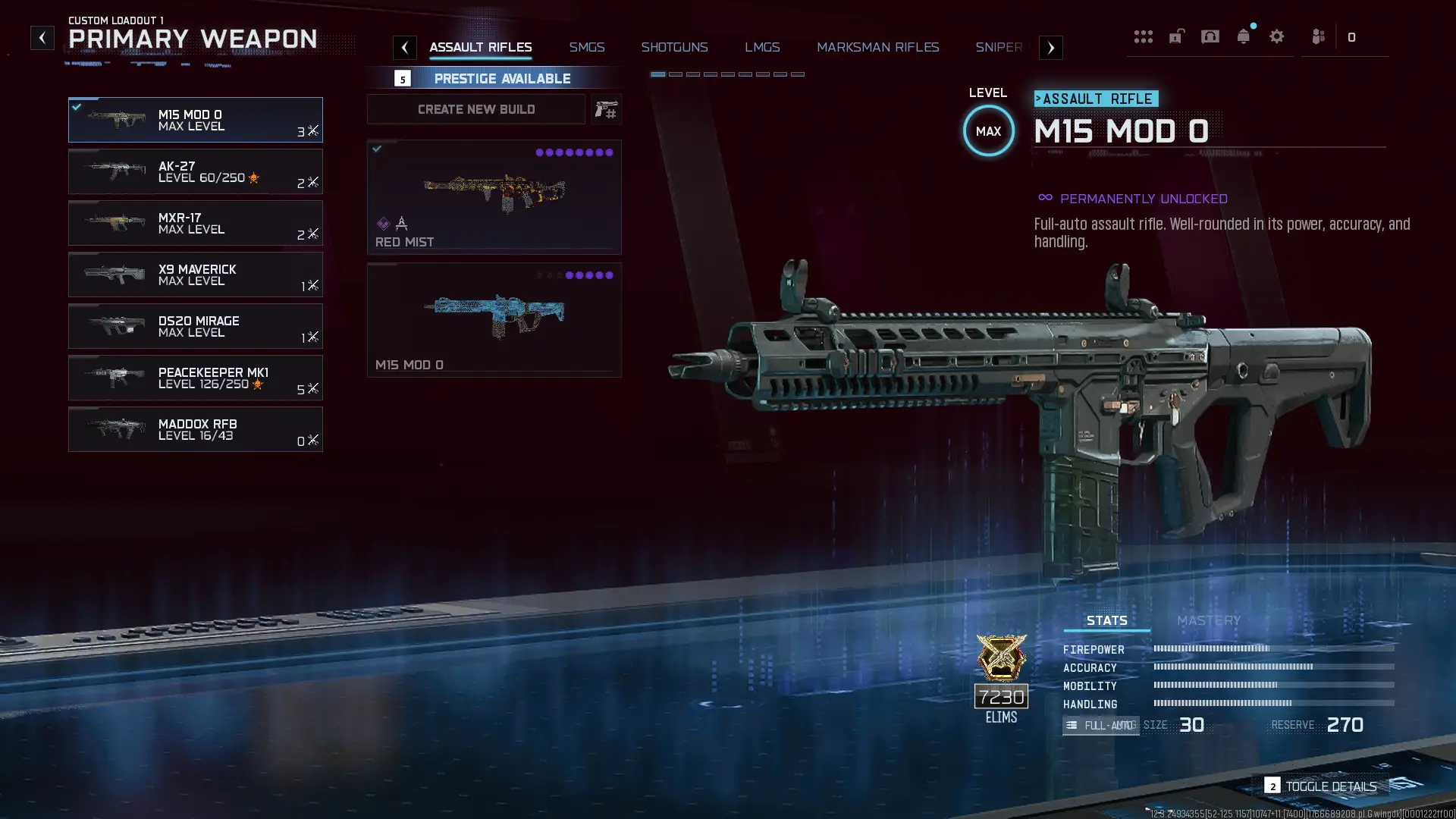Open the social friends panel
Screen dimensions: 1456x819
click(x=1318, y=36)
